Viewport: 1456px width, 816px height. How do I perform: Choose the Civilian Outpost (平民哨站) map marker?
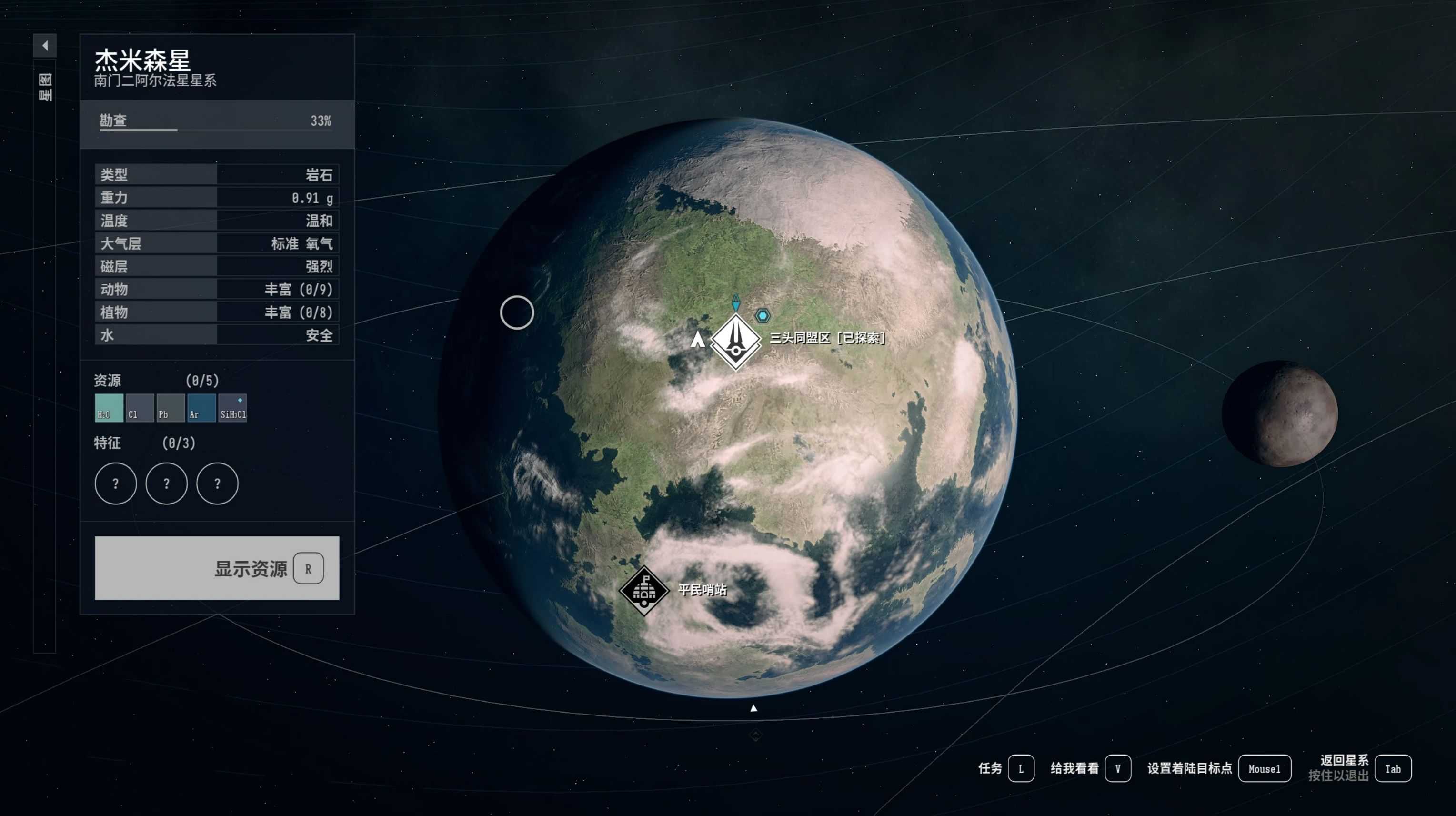click(644, 590)
